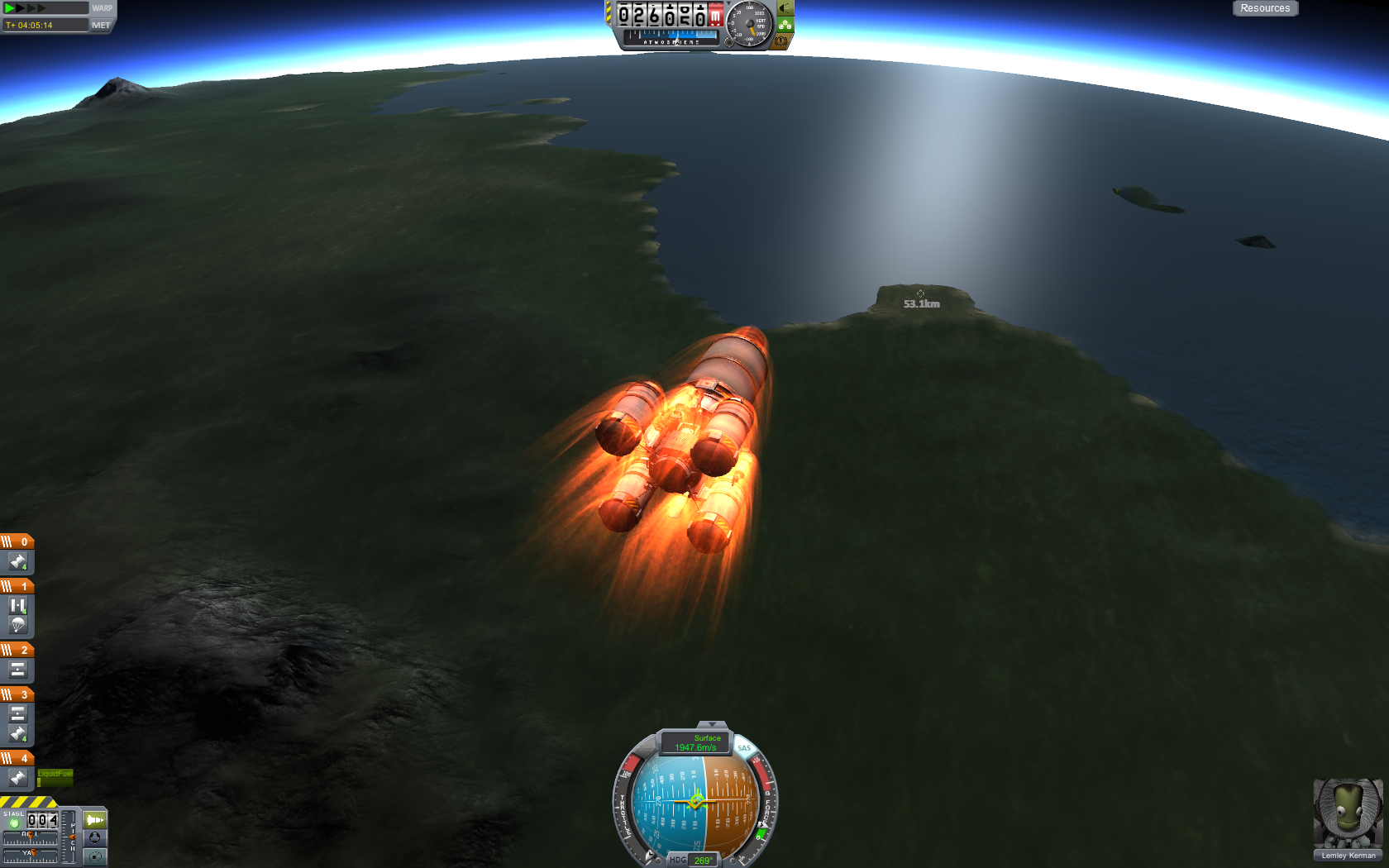Open the map view button
This screenshot has height=868, width=1389.
tap(95, 856)
